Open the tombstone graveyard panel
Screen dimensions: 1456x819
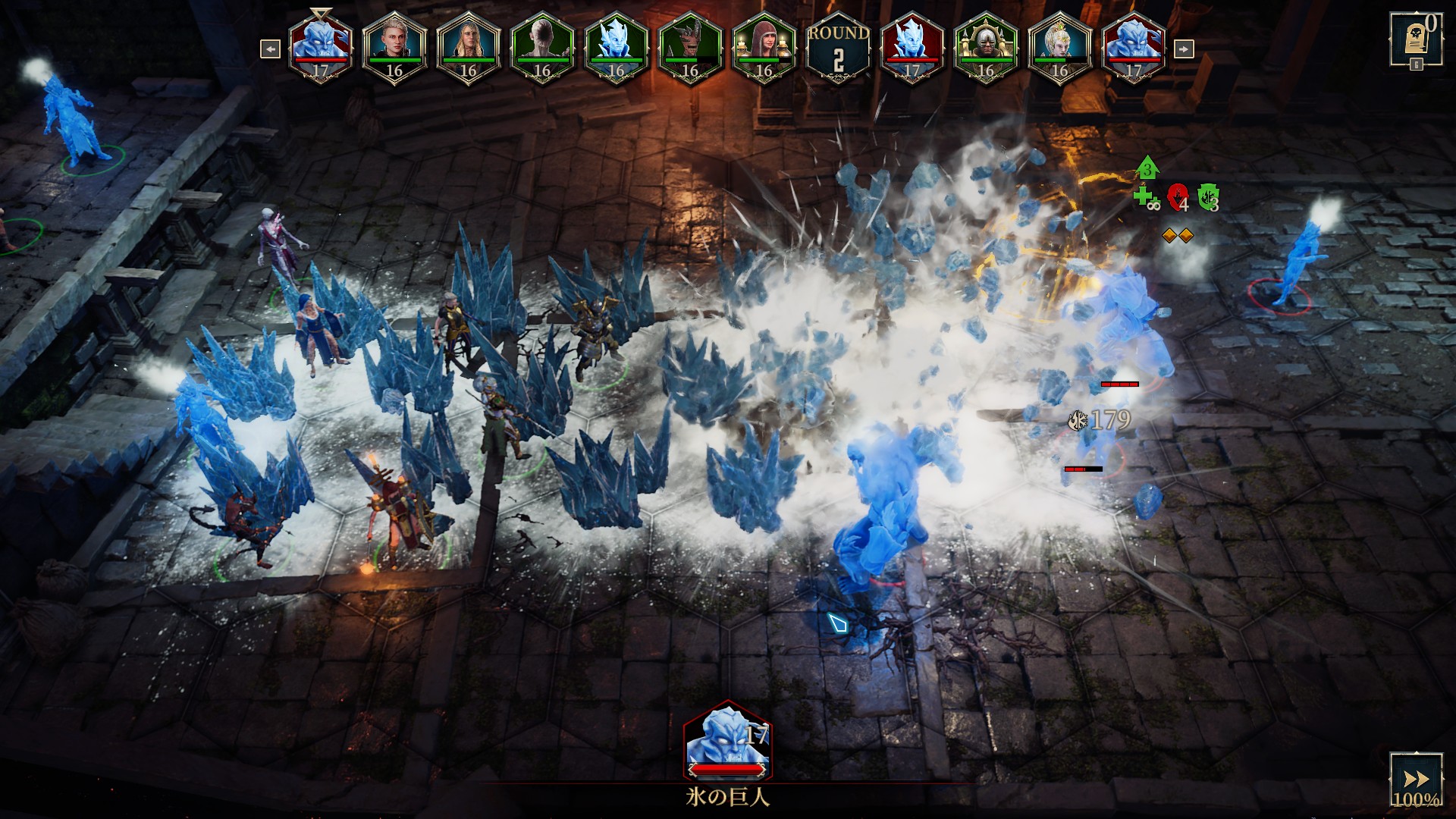tap(1415, 39)
